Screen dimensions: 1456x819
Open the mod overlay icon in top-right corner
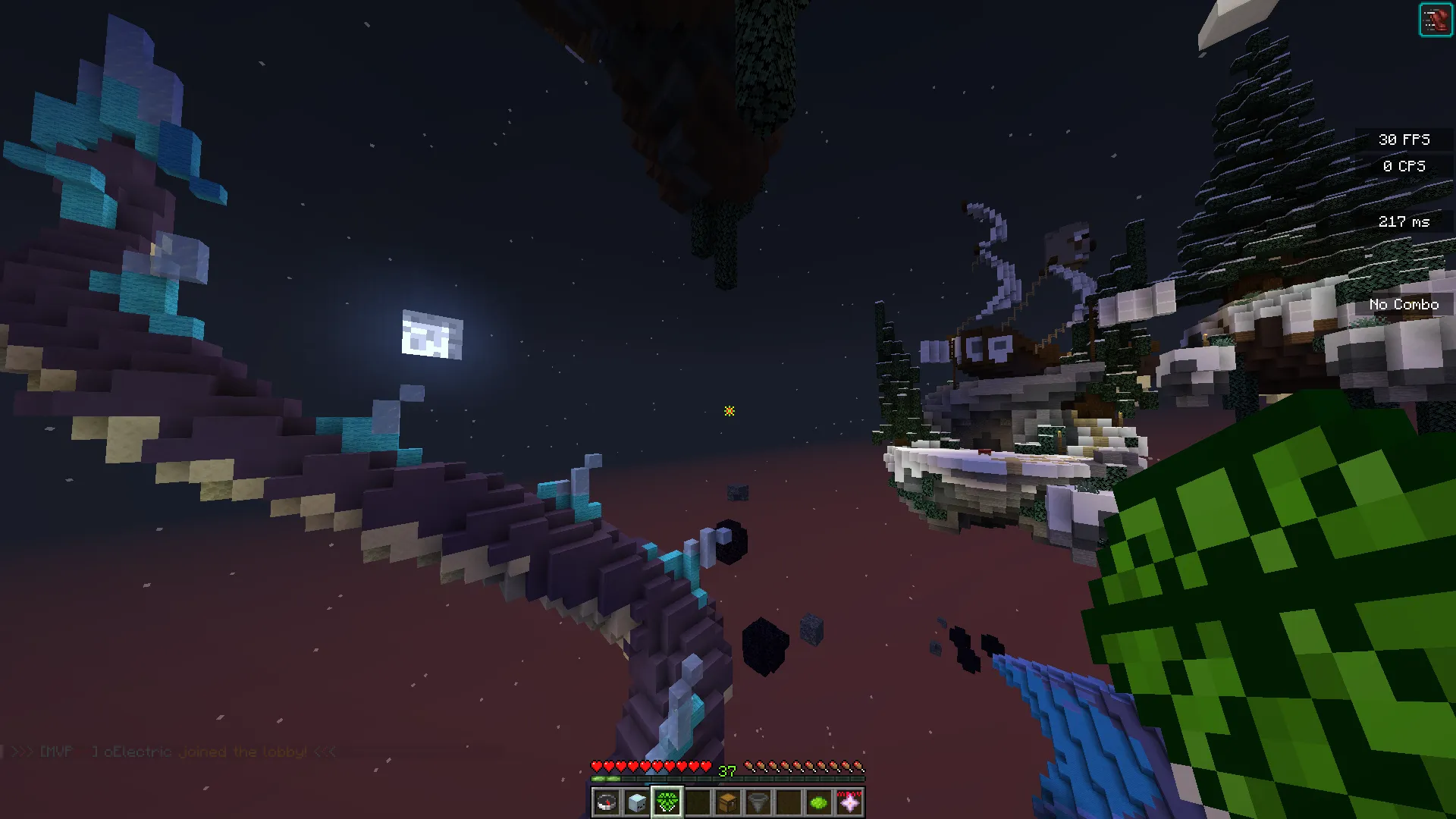pos(1437,19)
